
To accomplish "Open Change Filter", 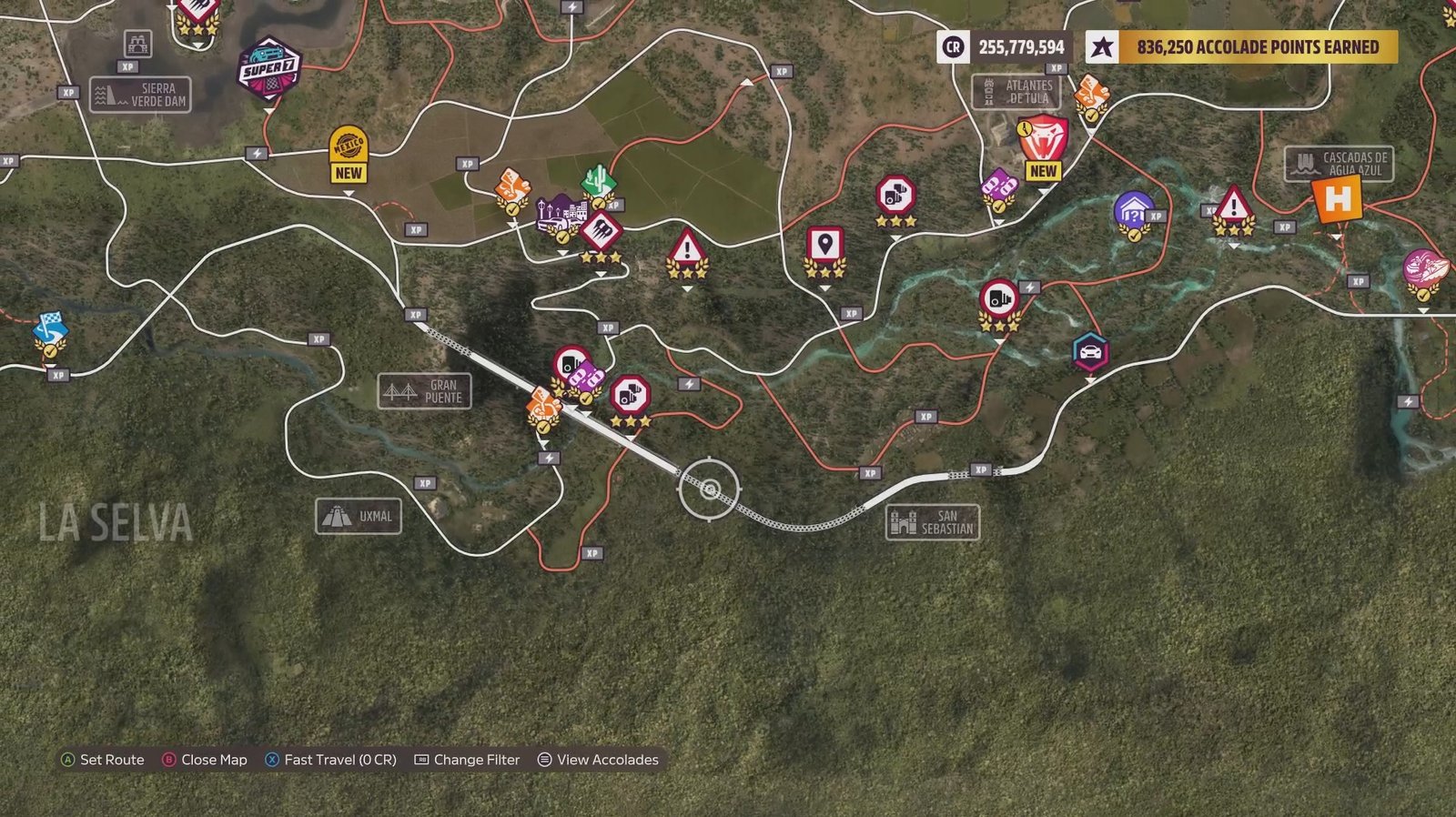I will pyautogui.click(x=478, y=759).
